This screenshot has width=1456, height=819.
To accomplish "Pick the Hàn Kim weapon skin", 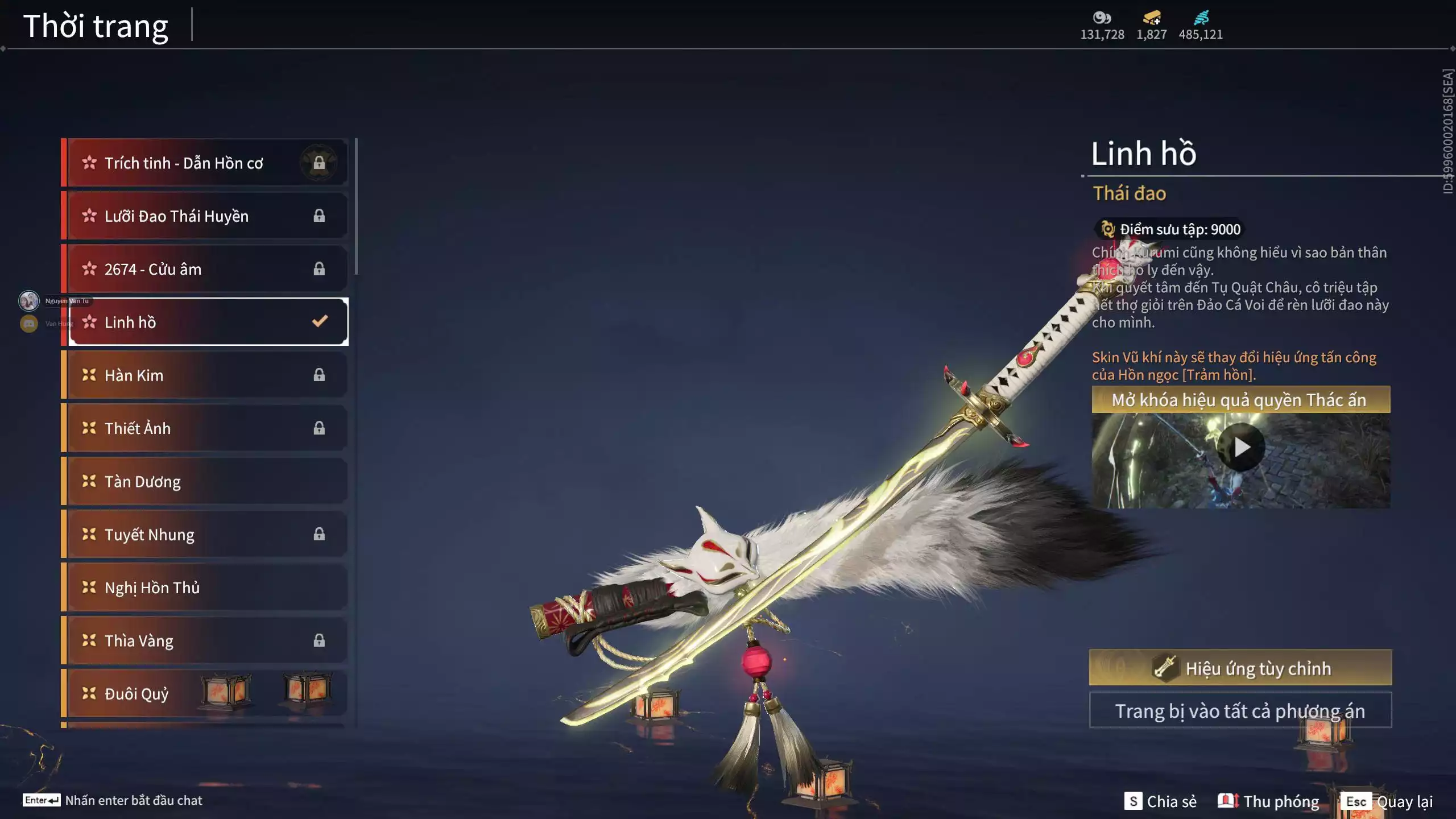I will point(205,375).
